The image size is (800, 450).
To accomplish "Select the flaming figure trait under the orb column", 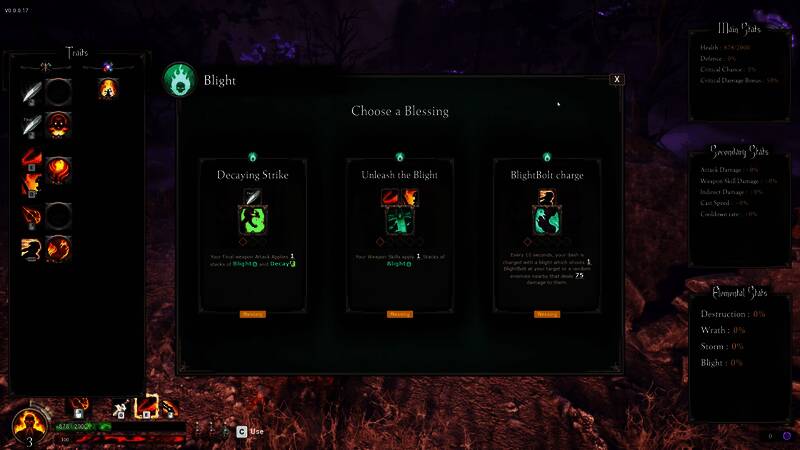I will click(107, 90).
